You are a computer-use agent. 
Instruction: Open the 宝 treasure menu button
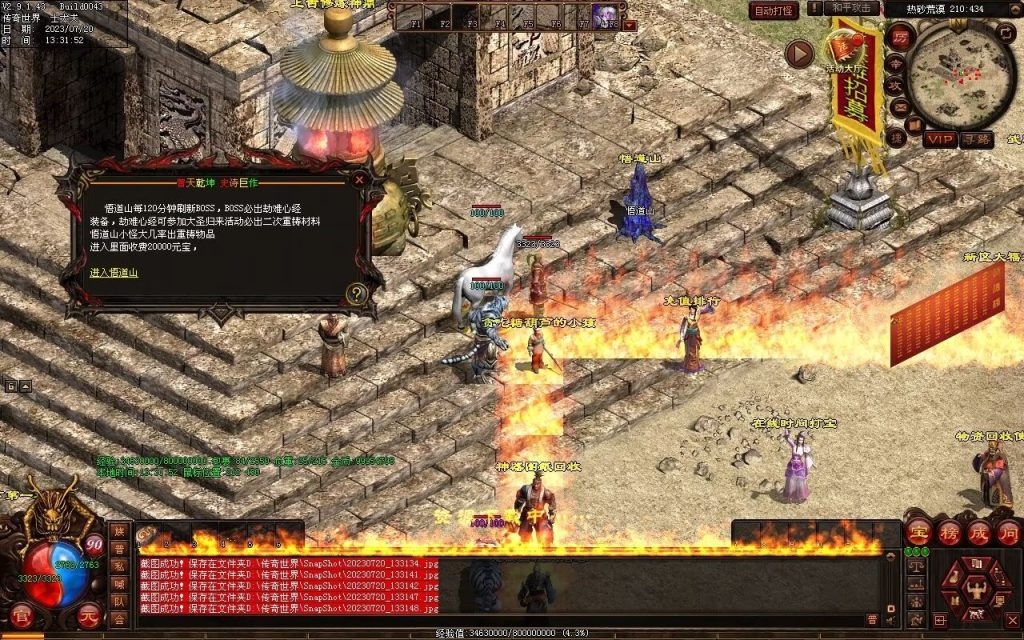coord(919,532)
